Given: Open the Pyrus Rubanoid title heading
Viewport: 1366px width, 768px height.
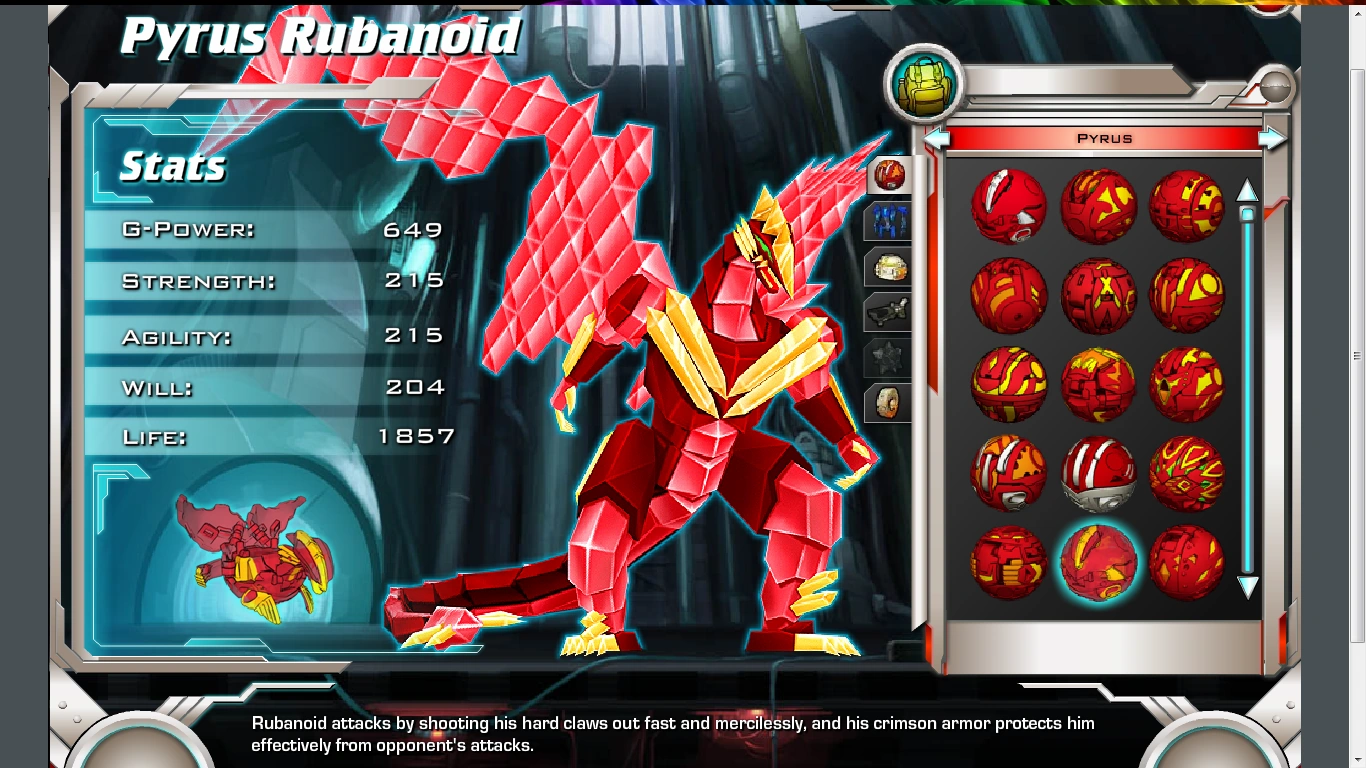Looking at the screenshot, I should pos(320,35).
